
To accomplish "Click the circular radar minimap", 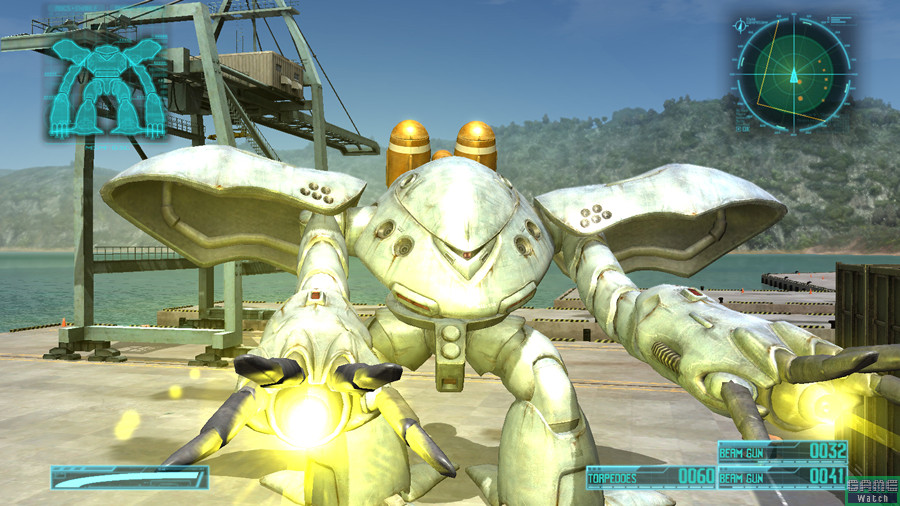I will click(793, 73).
